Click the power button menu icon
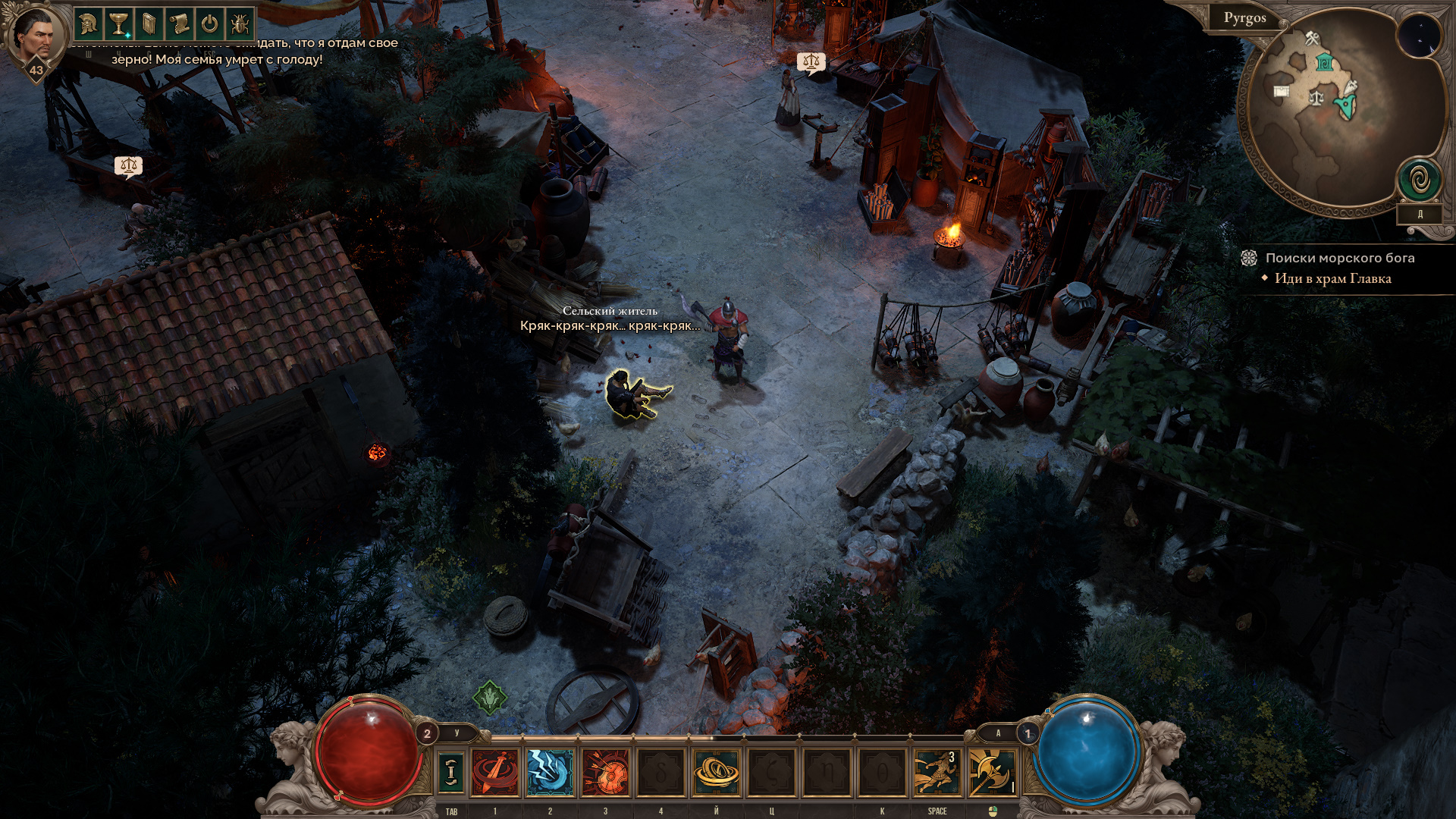Screen dimensions: 1456x819 pos(209,25)
